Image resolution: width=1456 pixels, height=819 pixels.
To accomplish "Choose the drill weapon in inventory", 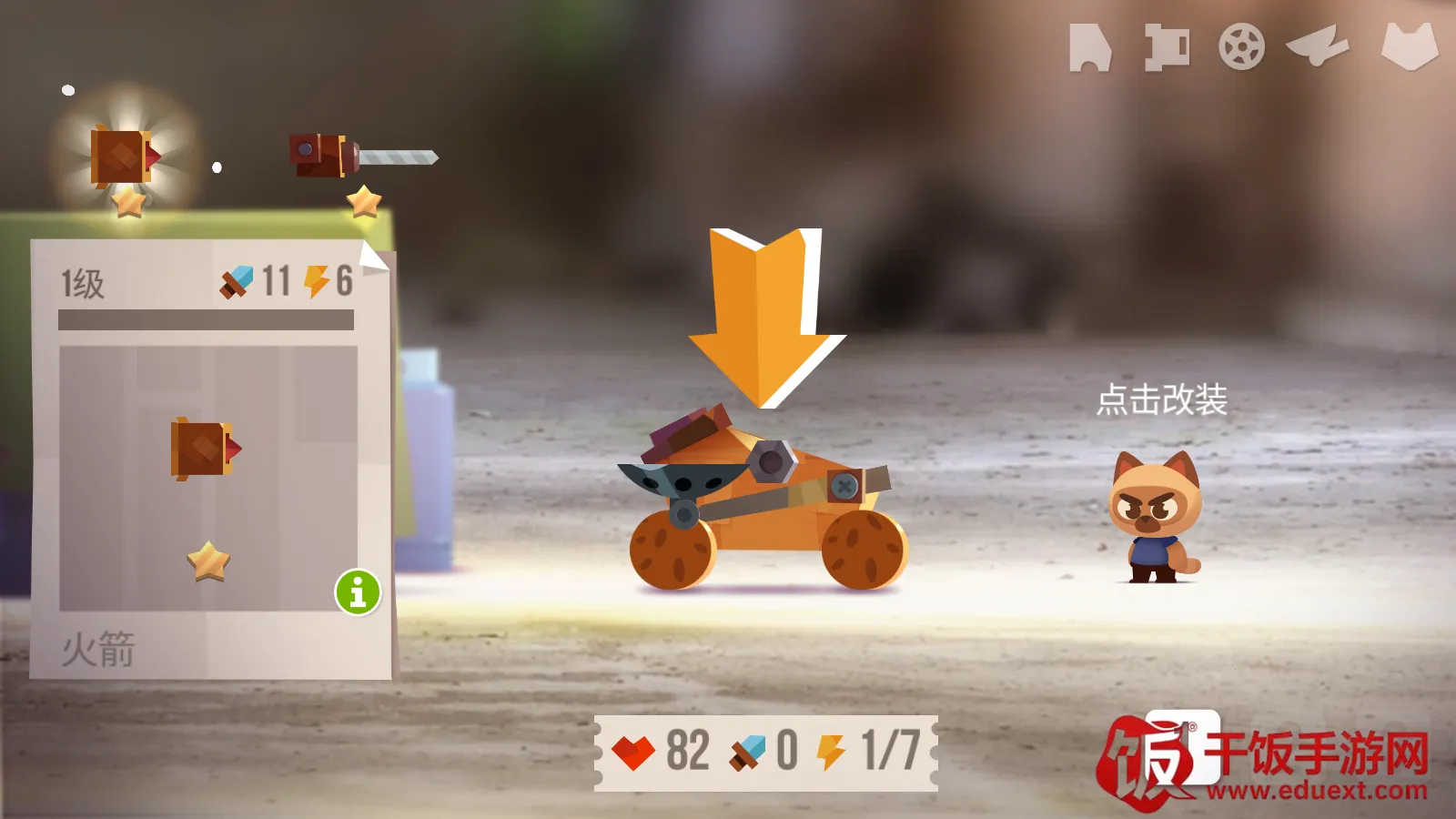I will (362, 157).
